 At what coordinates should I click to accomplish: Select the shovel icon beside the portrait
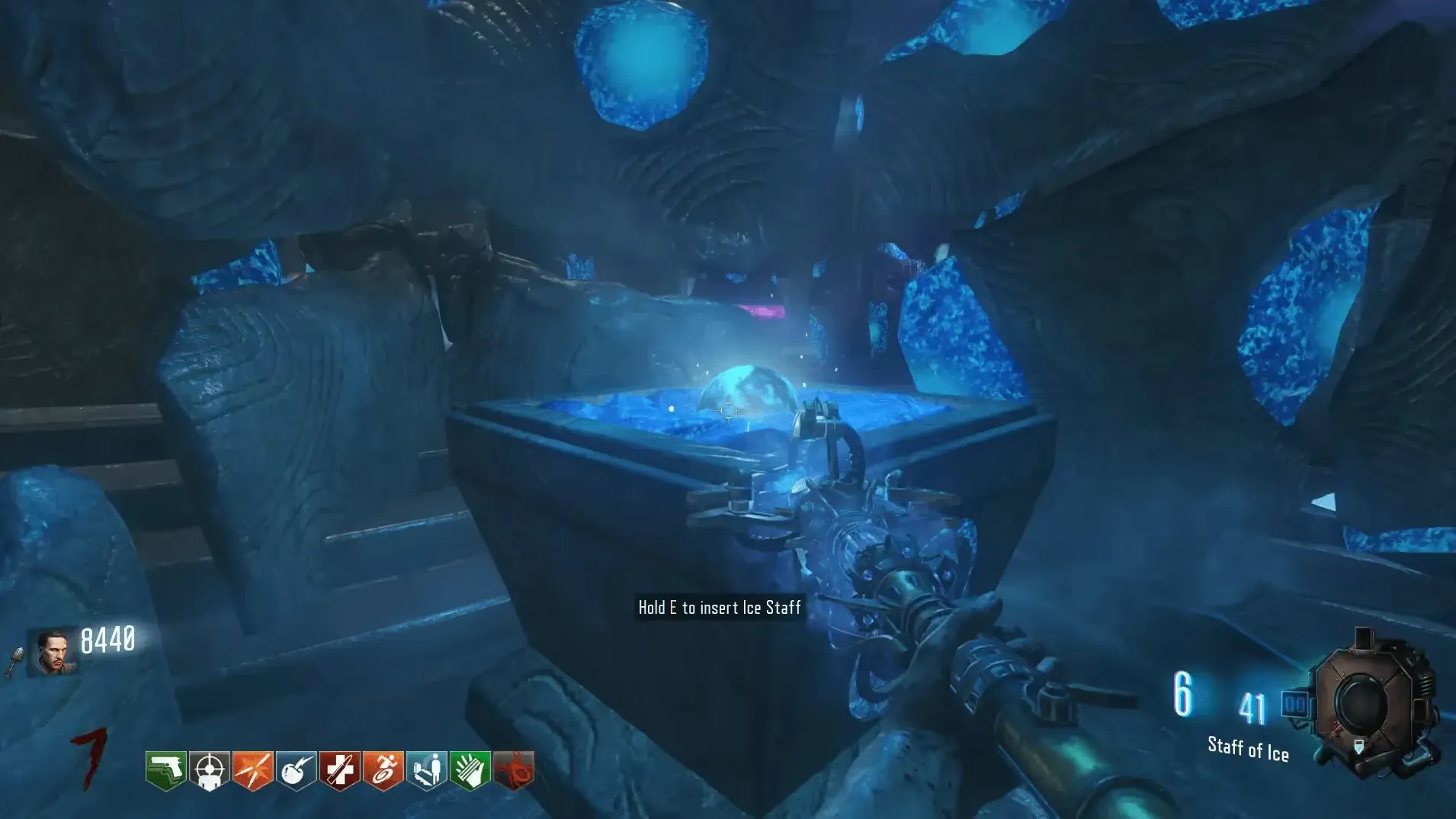pyautogui.click(x=14, y=662)
